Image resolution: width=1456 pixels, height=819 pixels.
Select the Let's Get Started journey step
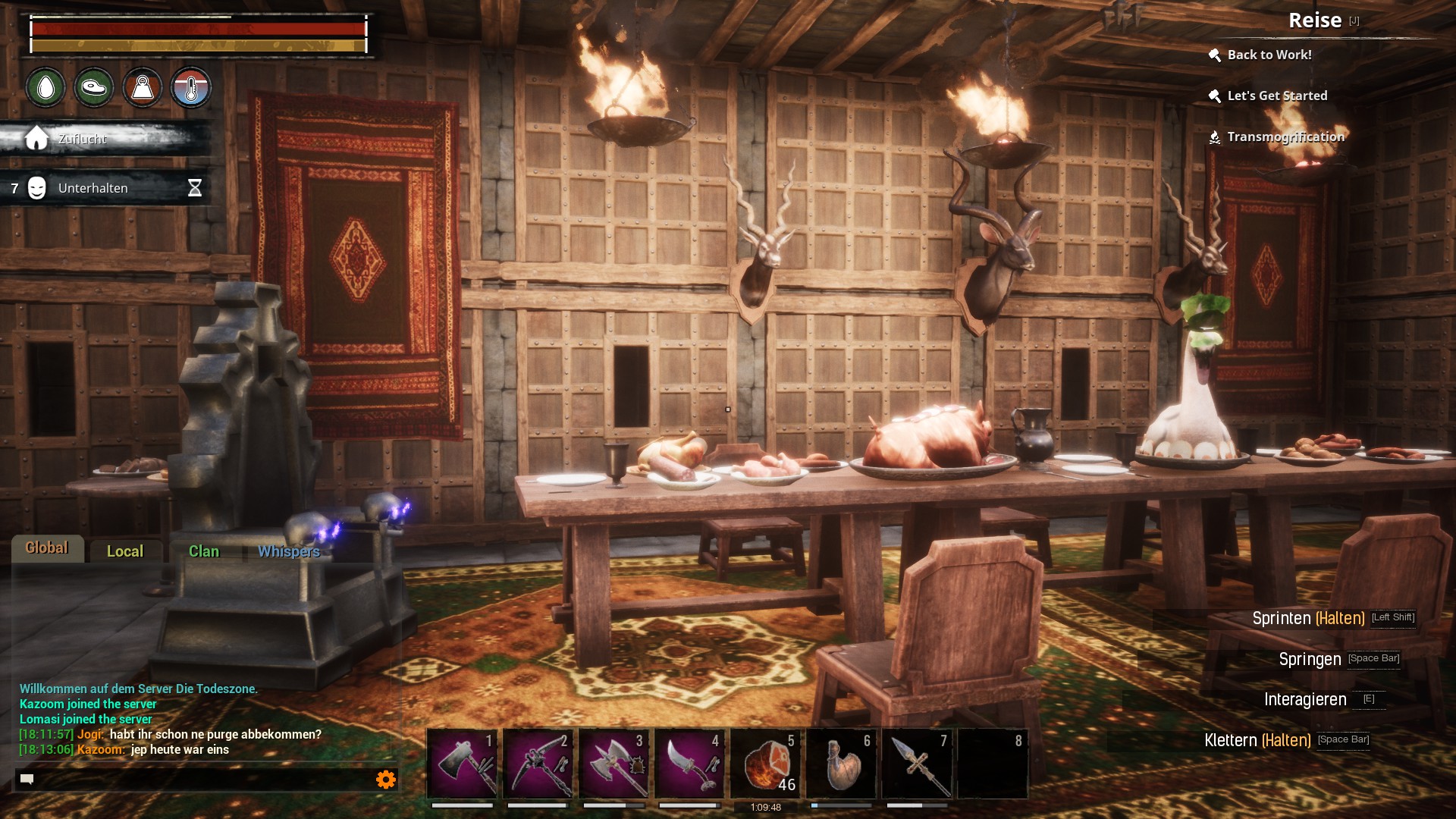(1277, 96)
